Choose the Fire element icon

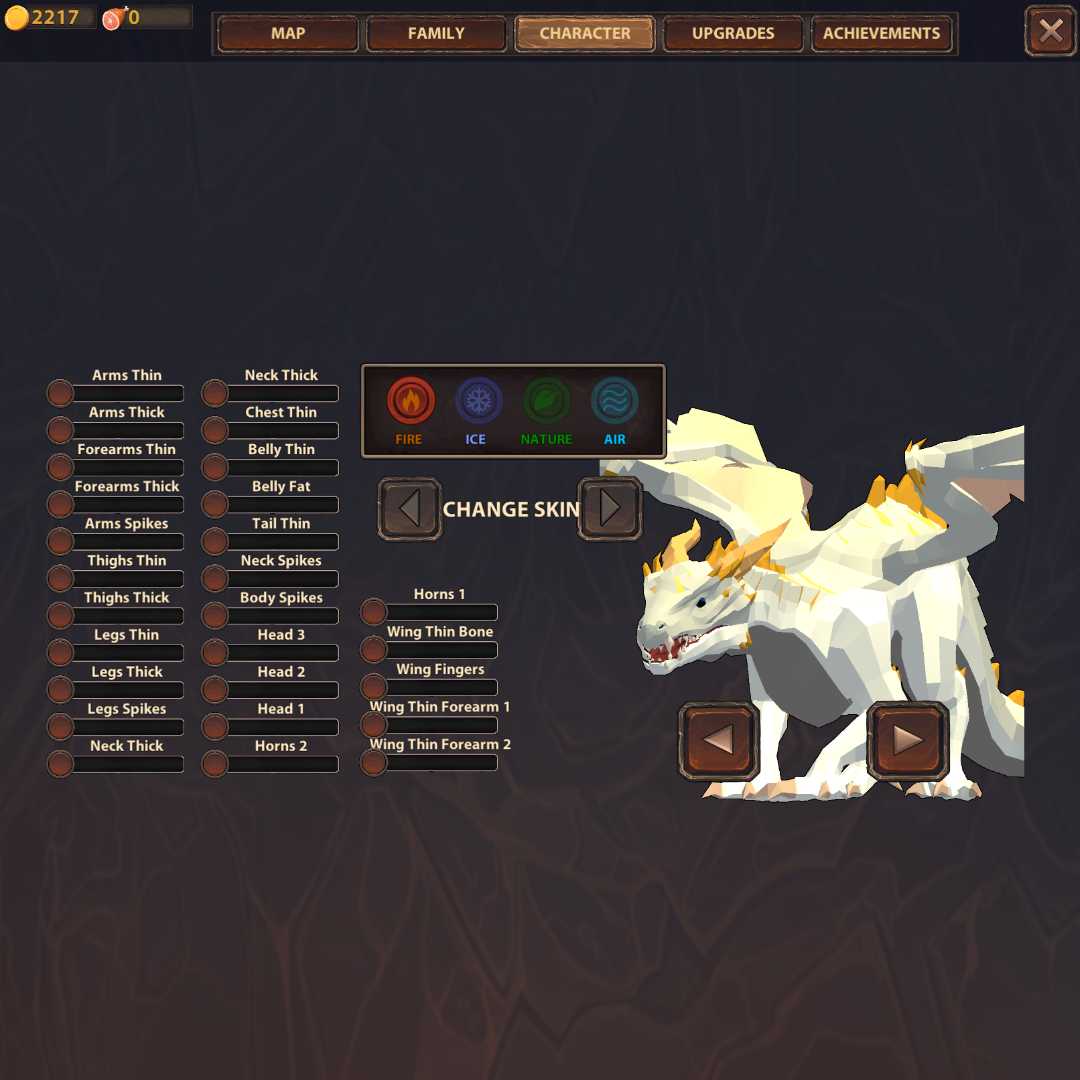[x=410, y=402]
